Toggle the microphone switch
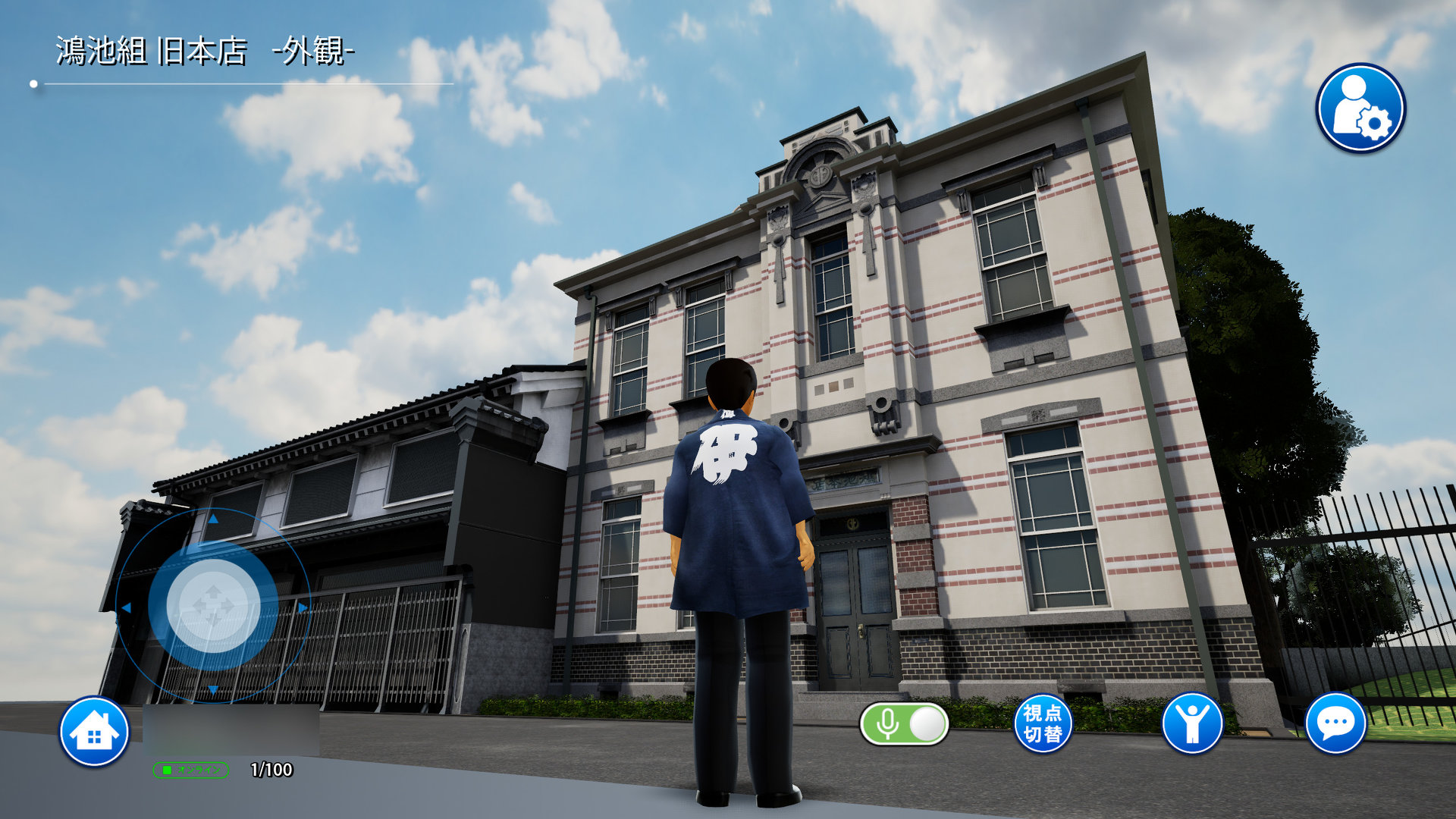This screenshot has width=1456, height=819. 904,724
